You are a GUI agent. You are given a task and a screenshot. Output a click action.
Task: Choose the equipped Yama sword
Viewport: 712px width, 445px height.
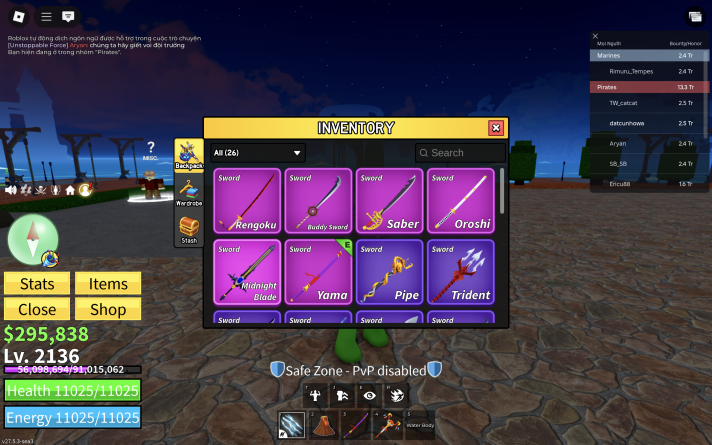coord(317,272)
